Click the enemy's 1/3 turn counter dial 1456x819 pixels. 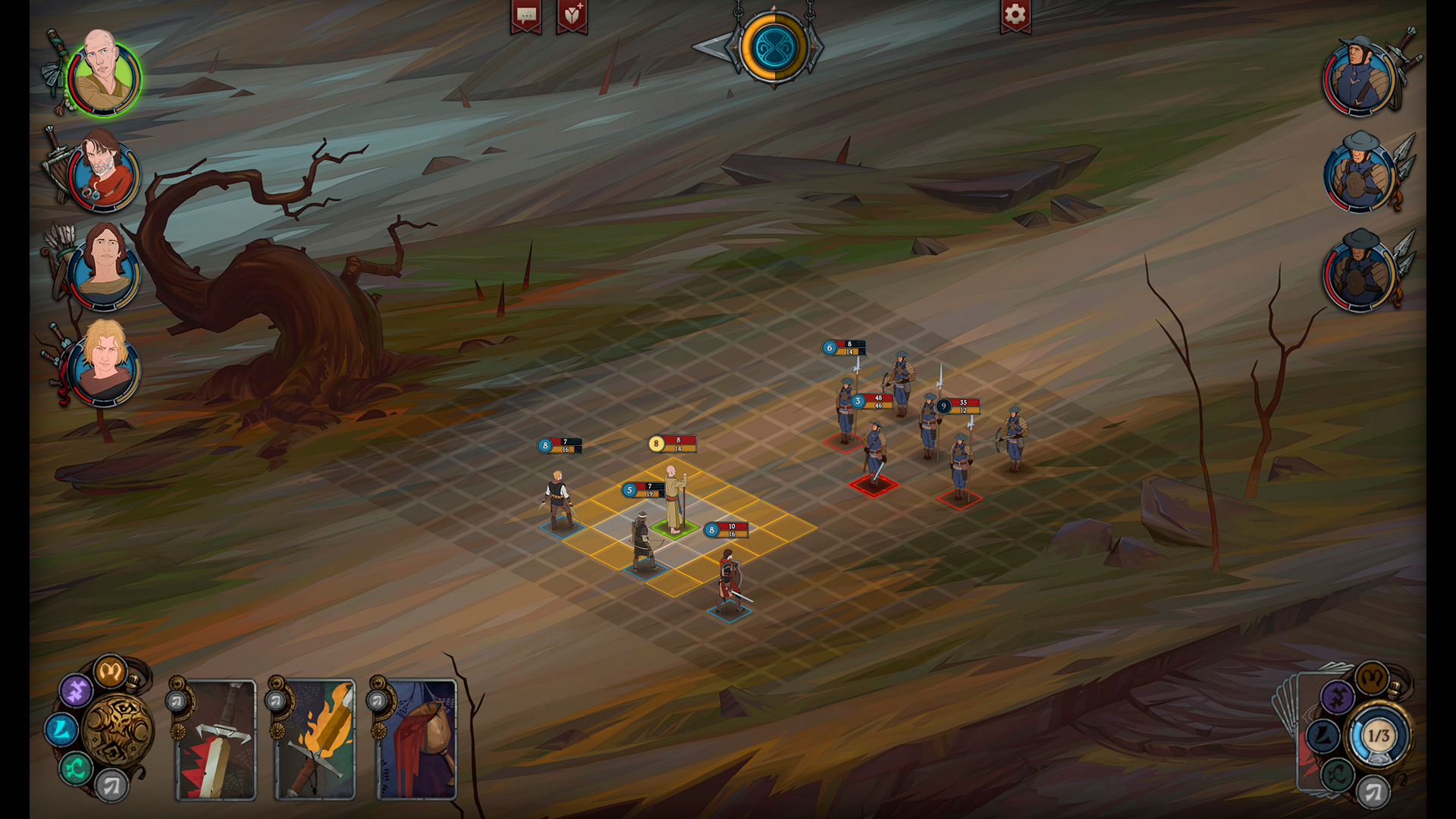point(1378,735)
